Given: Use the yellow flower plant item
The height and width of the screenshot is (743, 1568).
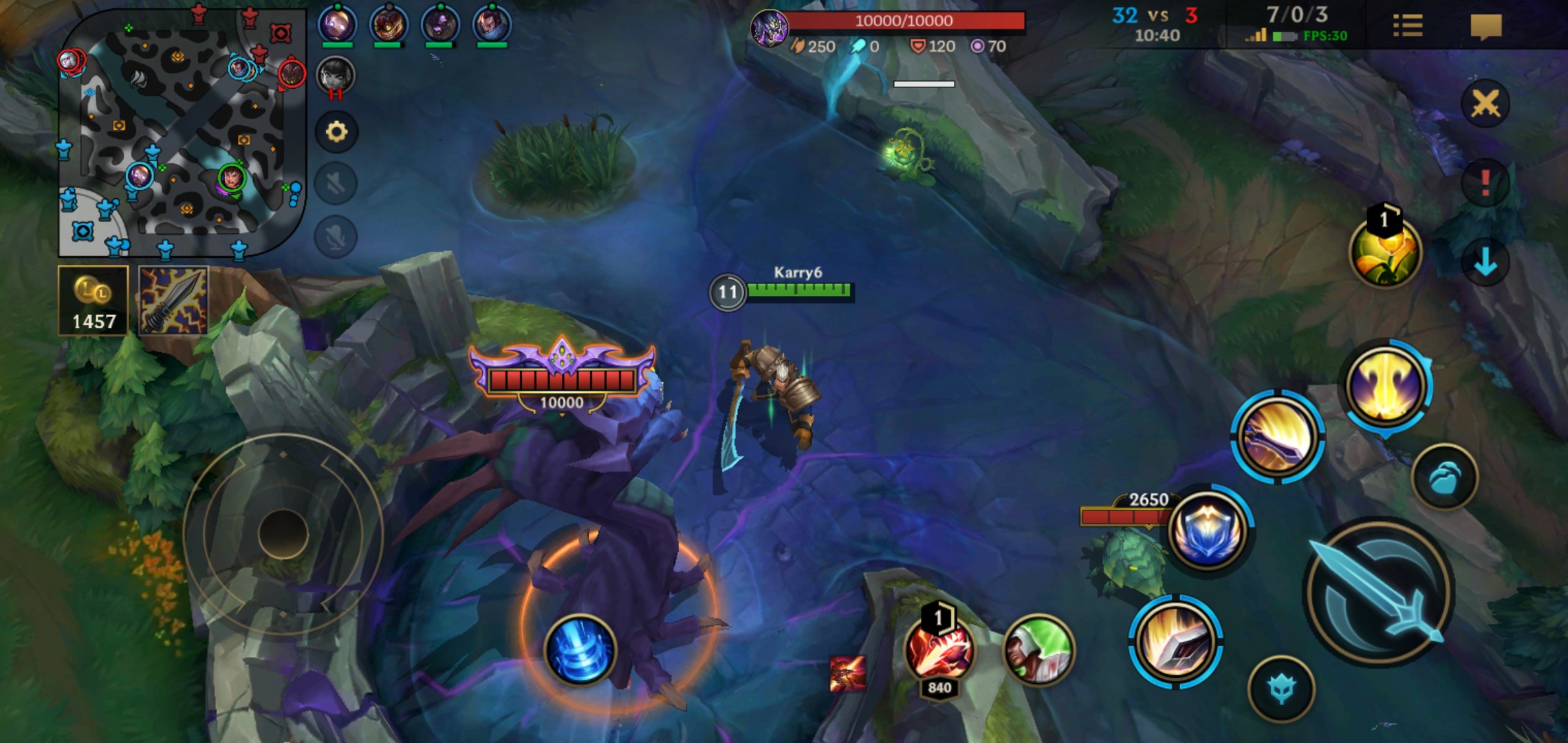Looking at the screenshot, I should click(x=1384, y=252).
